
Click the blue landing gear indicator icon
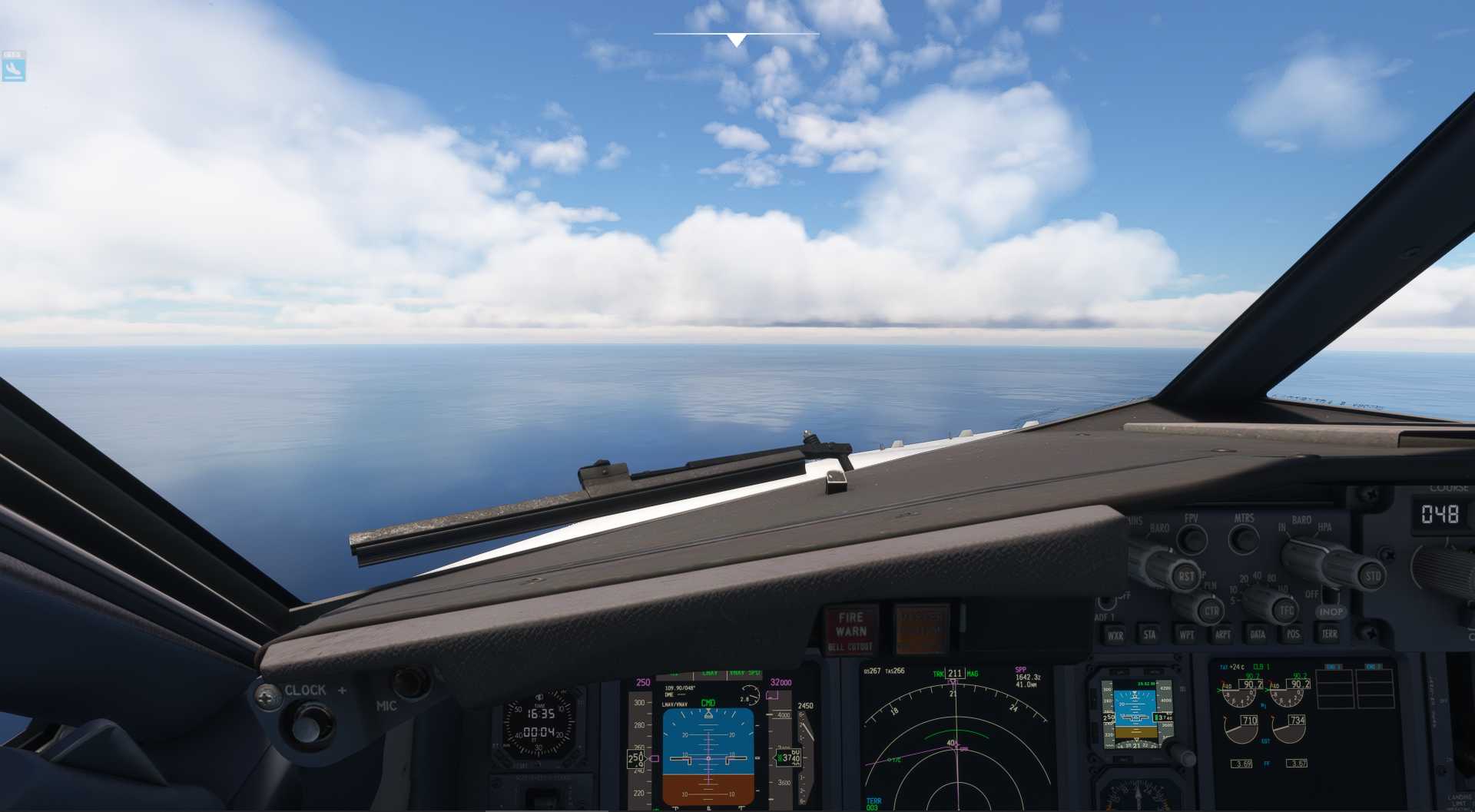pyautogui.click(x=14, y=70)
